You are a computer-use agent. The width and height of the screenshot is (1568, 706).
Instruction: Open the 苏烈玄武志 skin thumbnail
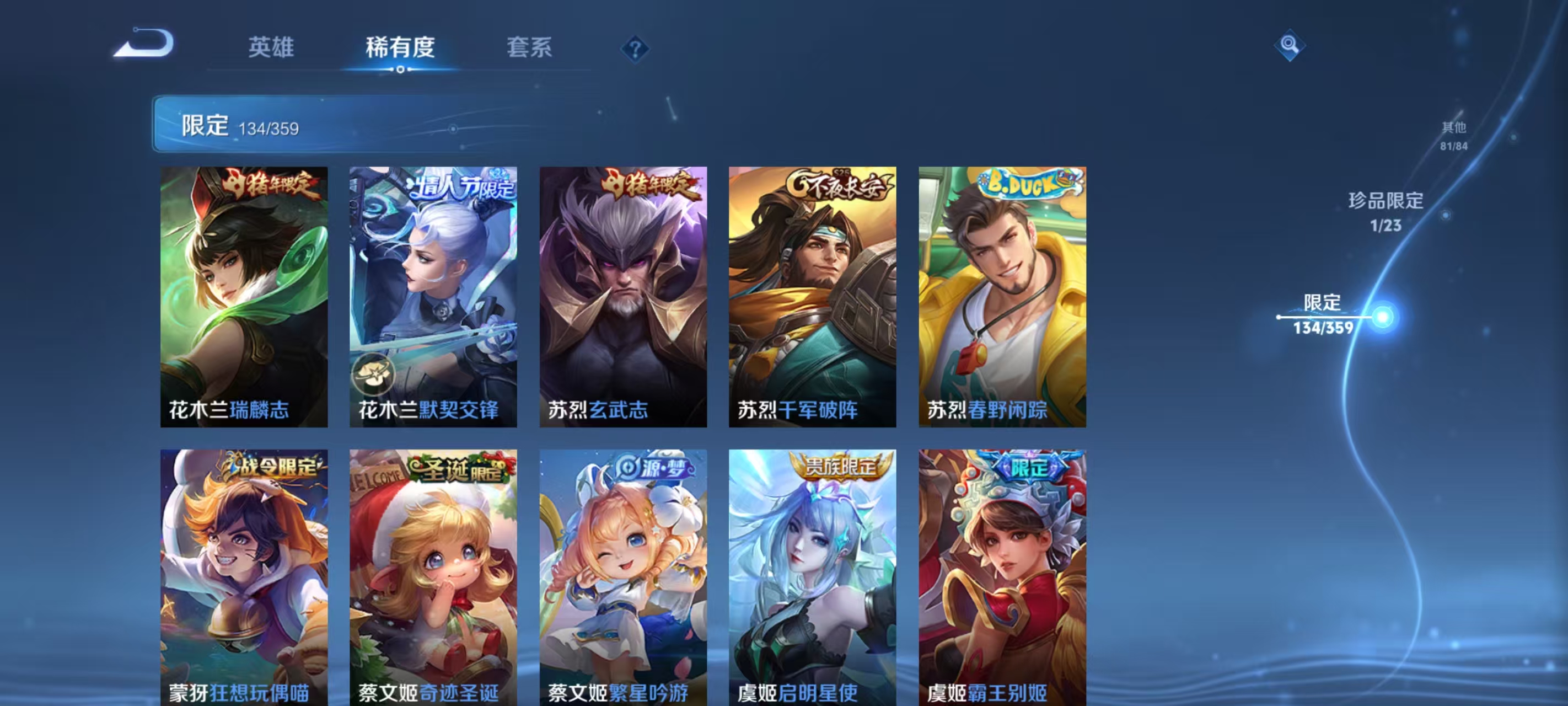pos(622,292)
